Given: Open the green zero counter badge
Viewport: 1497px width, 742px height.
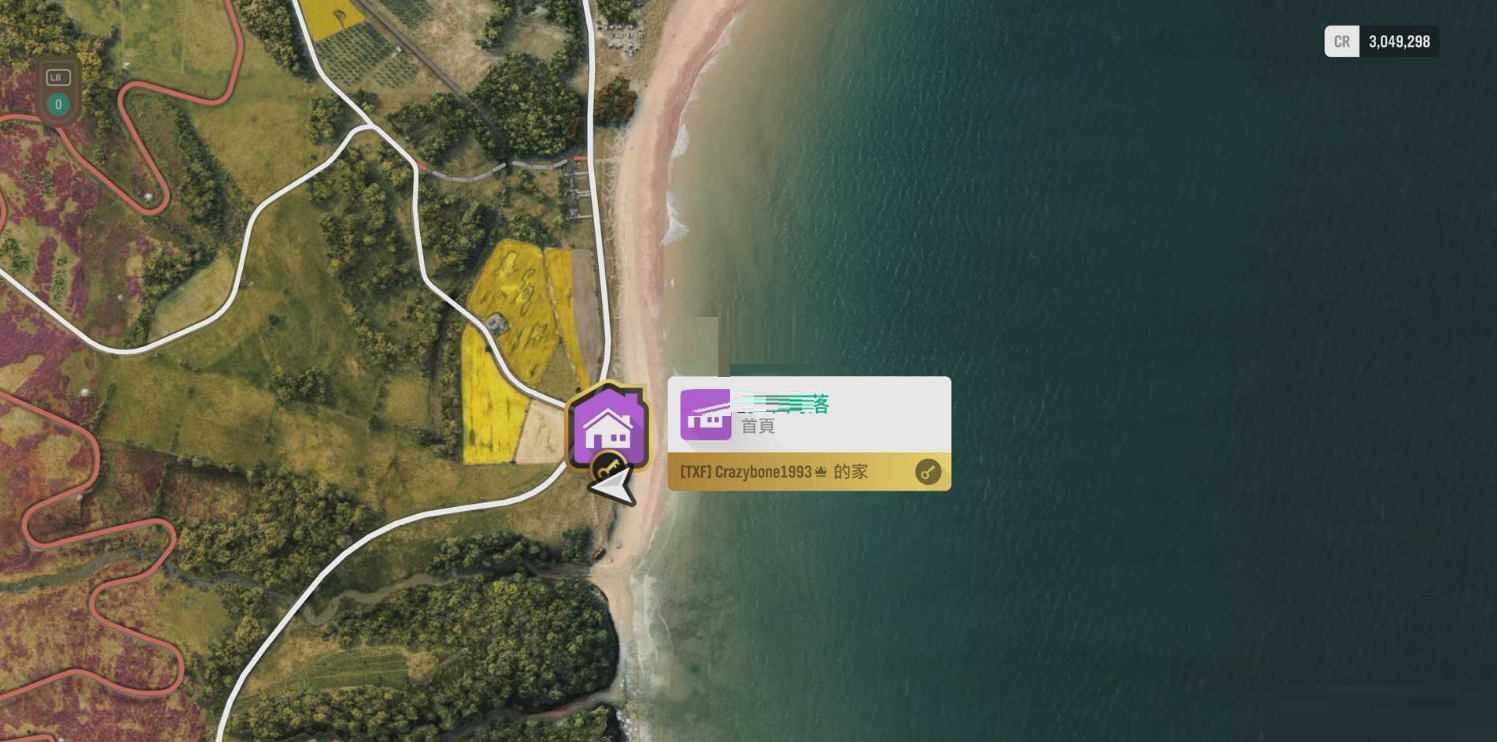Looking at the screenshot, I should click(59, 104).
